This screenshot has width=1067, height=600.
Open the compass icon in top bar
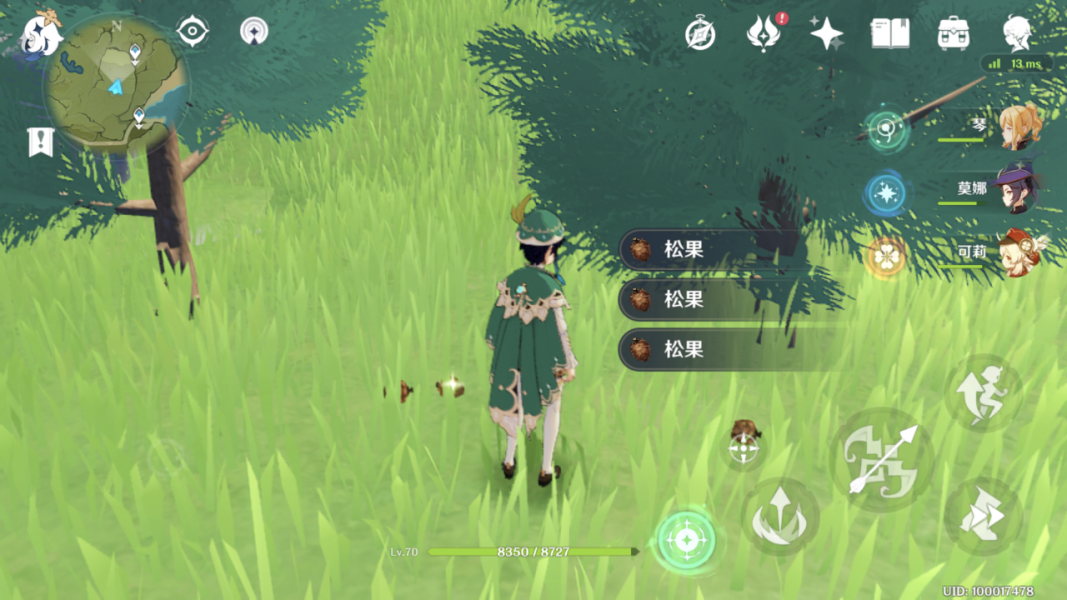700,34
